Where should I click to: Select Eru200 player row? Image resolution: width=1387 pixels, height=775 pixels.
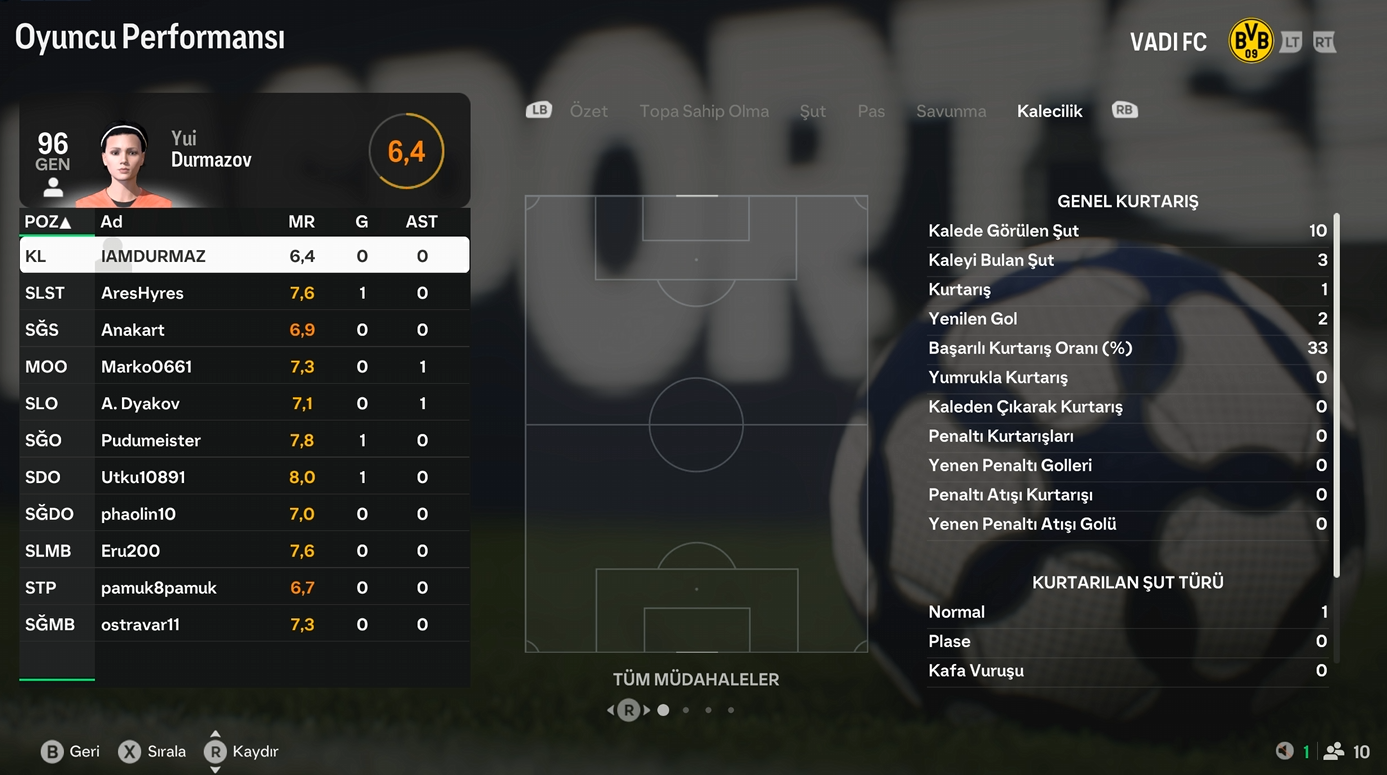click(244, 551)
